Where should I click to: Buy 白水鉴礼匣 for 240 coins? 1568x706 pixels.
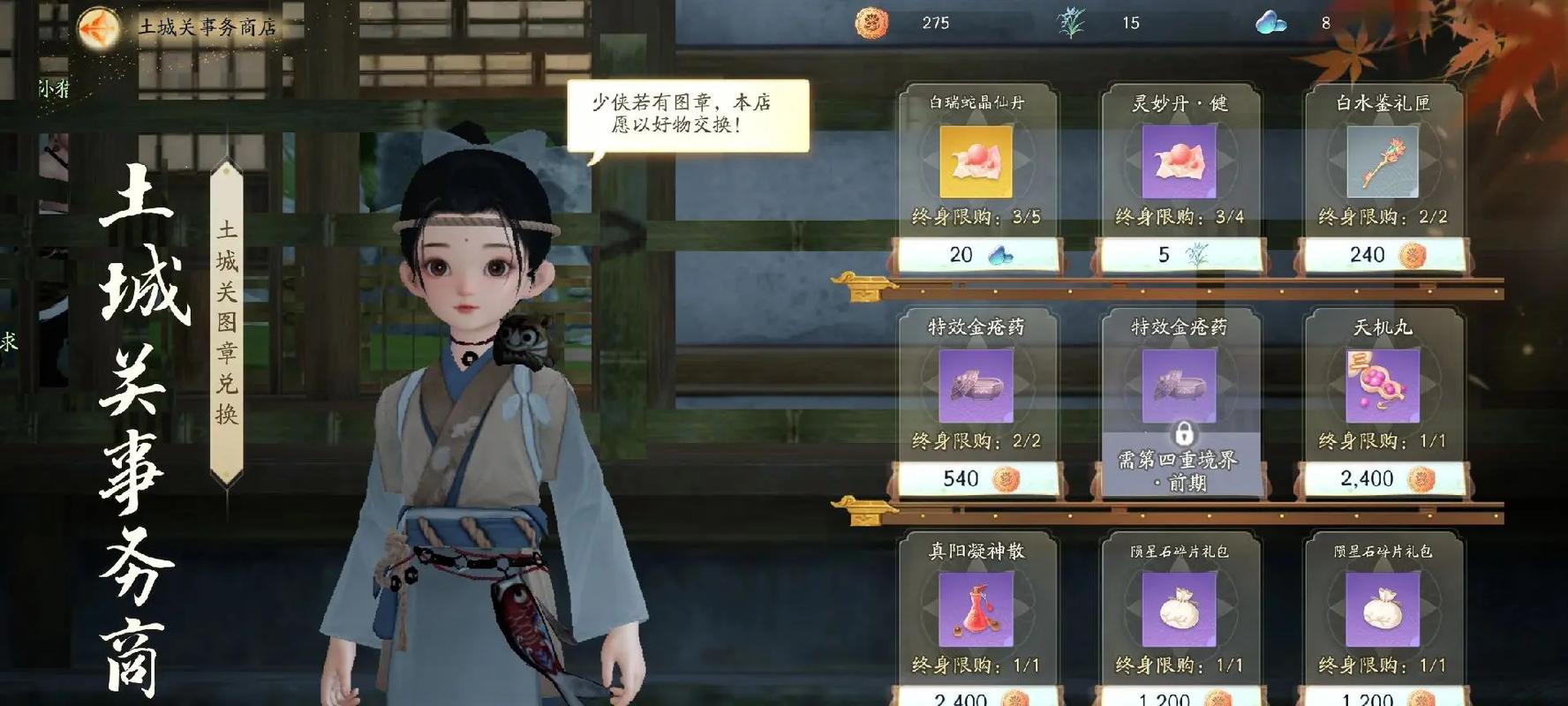(1383, 255)
